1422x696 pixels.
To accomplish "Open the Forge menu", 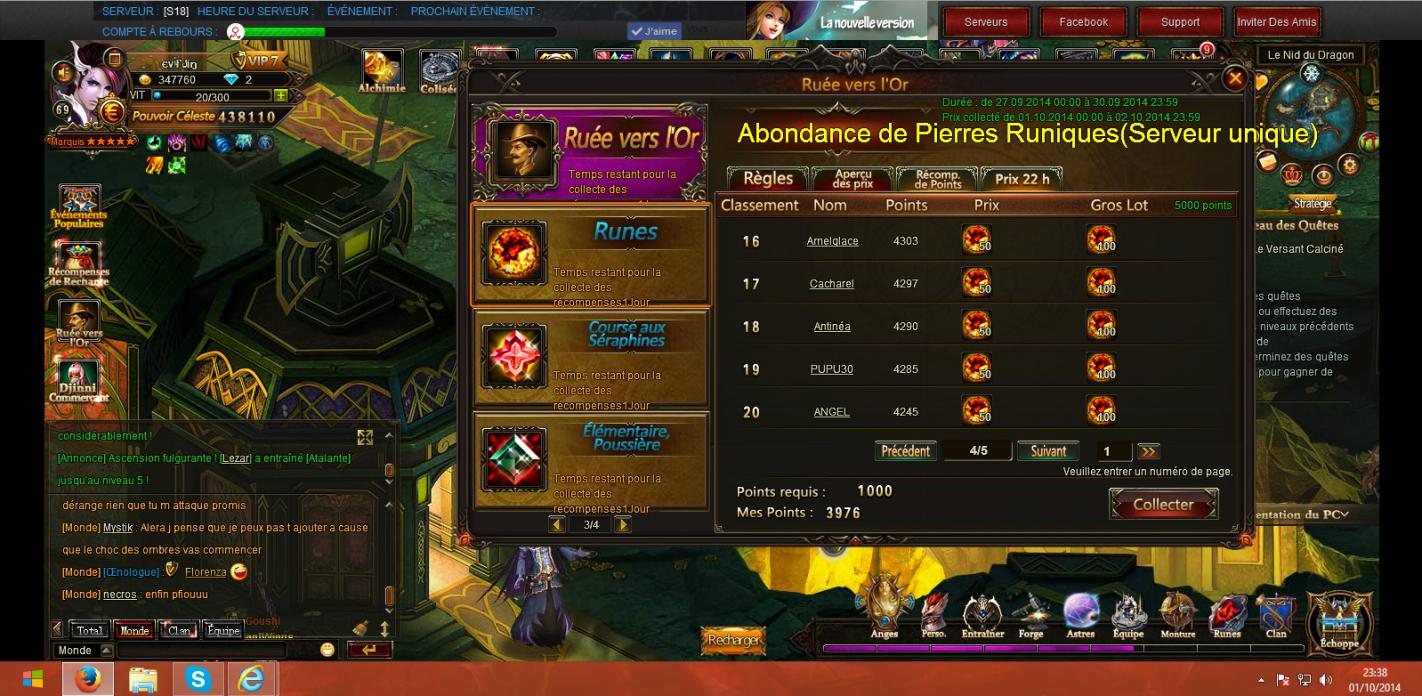I will click(x=1031, y=615).
